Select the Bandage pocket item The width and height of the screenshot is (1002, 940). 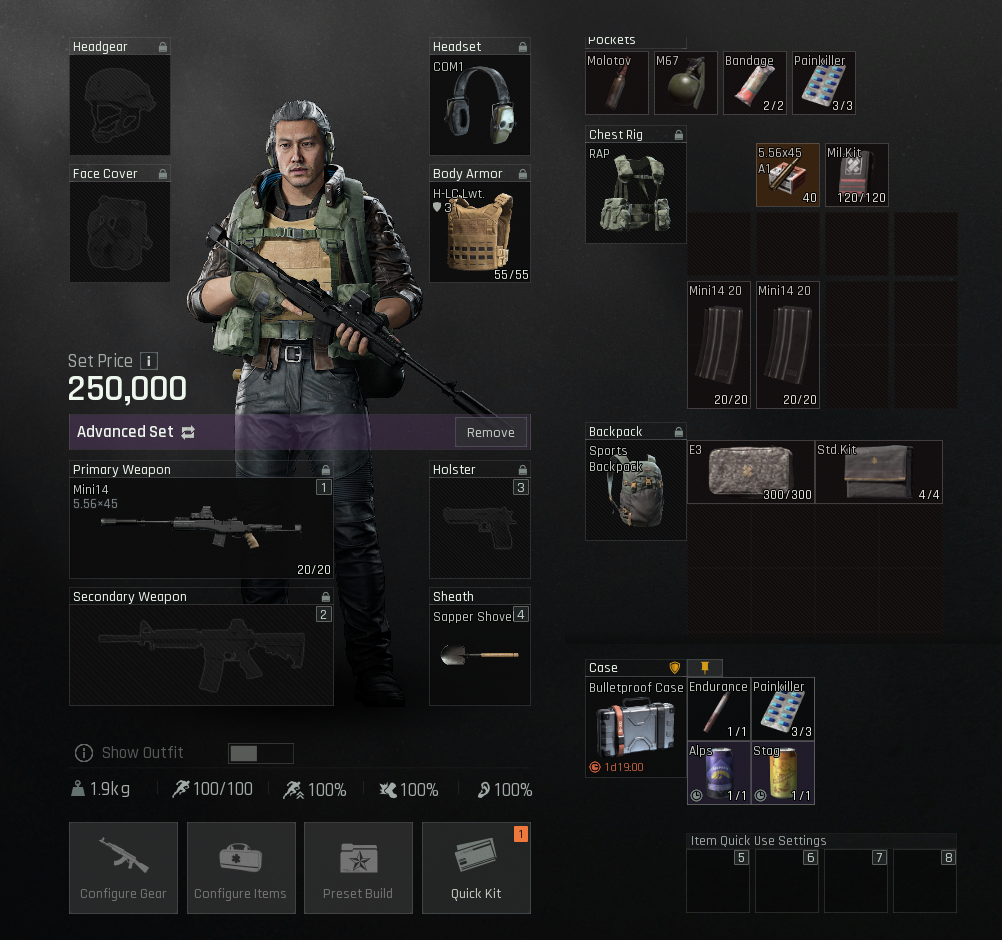755,84
